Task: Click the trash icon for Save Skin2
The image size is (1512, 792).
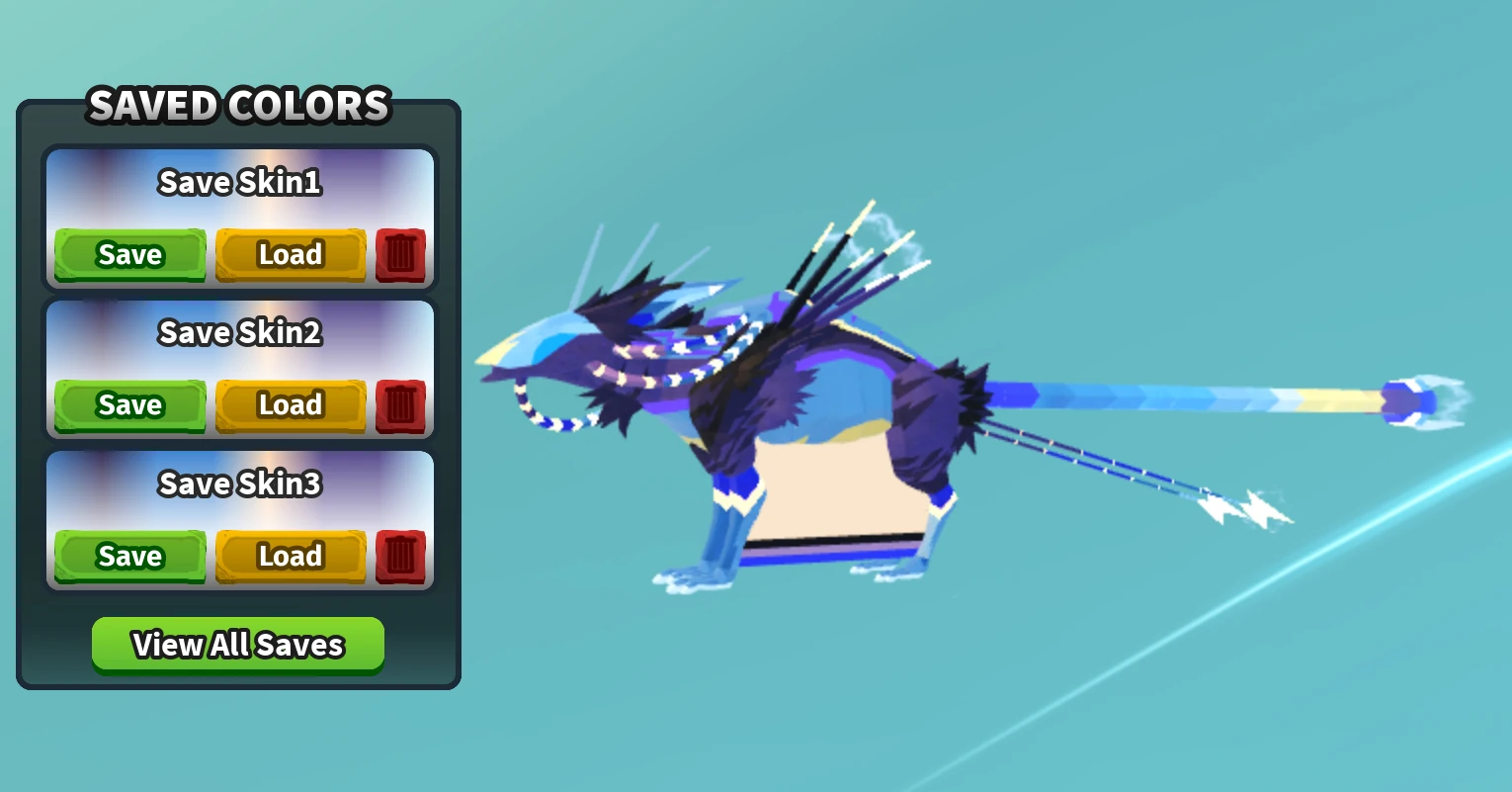Action: (x=400, y=405)
